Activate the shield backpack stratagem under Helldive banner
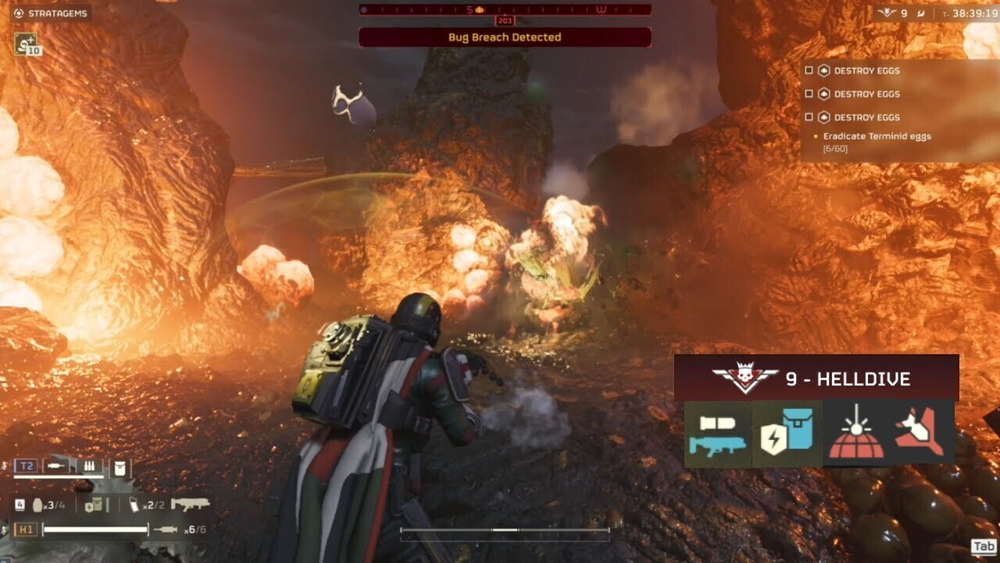1000x563 pixels. [x=786, y=434]
